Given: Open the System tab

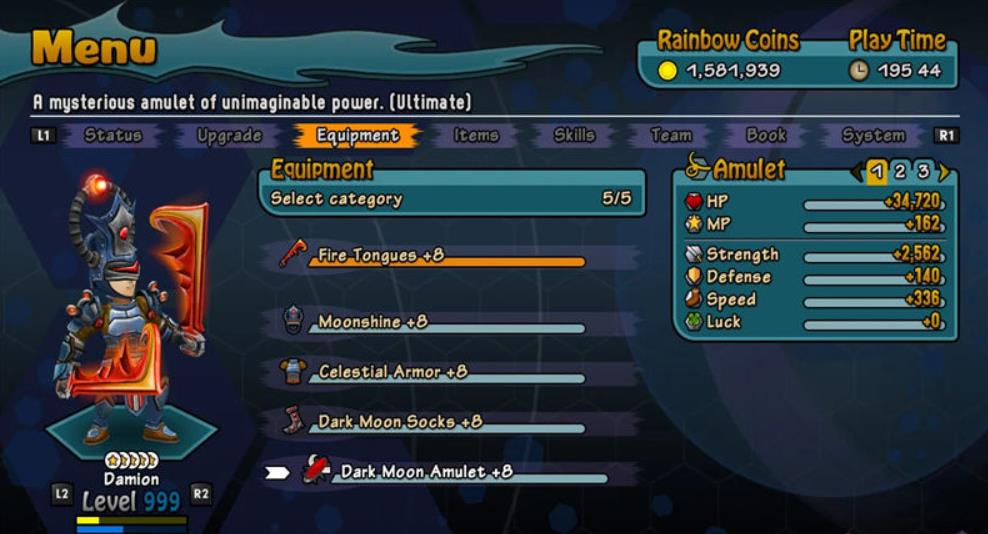Looking at the screenshot, I should [x=873, y=135].
